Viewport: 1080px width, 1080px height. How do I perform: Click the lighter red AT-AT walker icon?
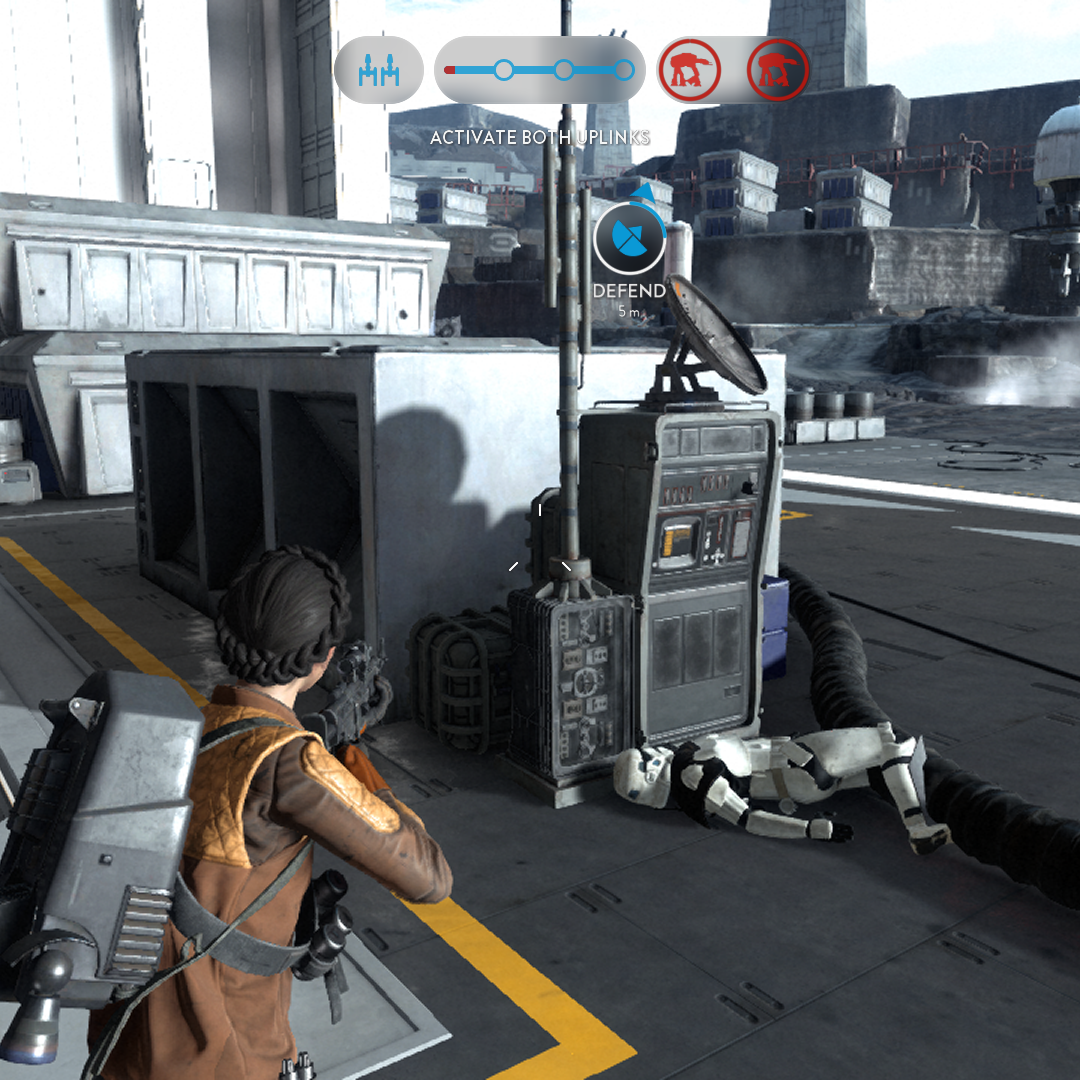(x=690, y=70)
